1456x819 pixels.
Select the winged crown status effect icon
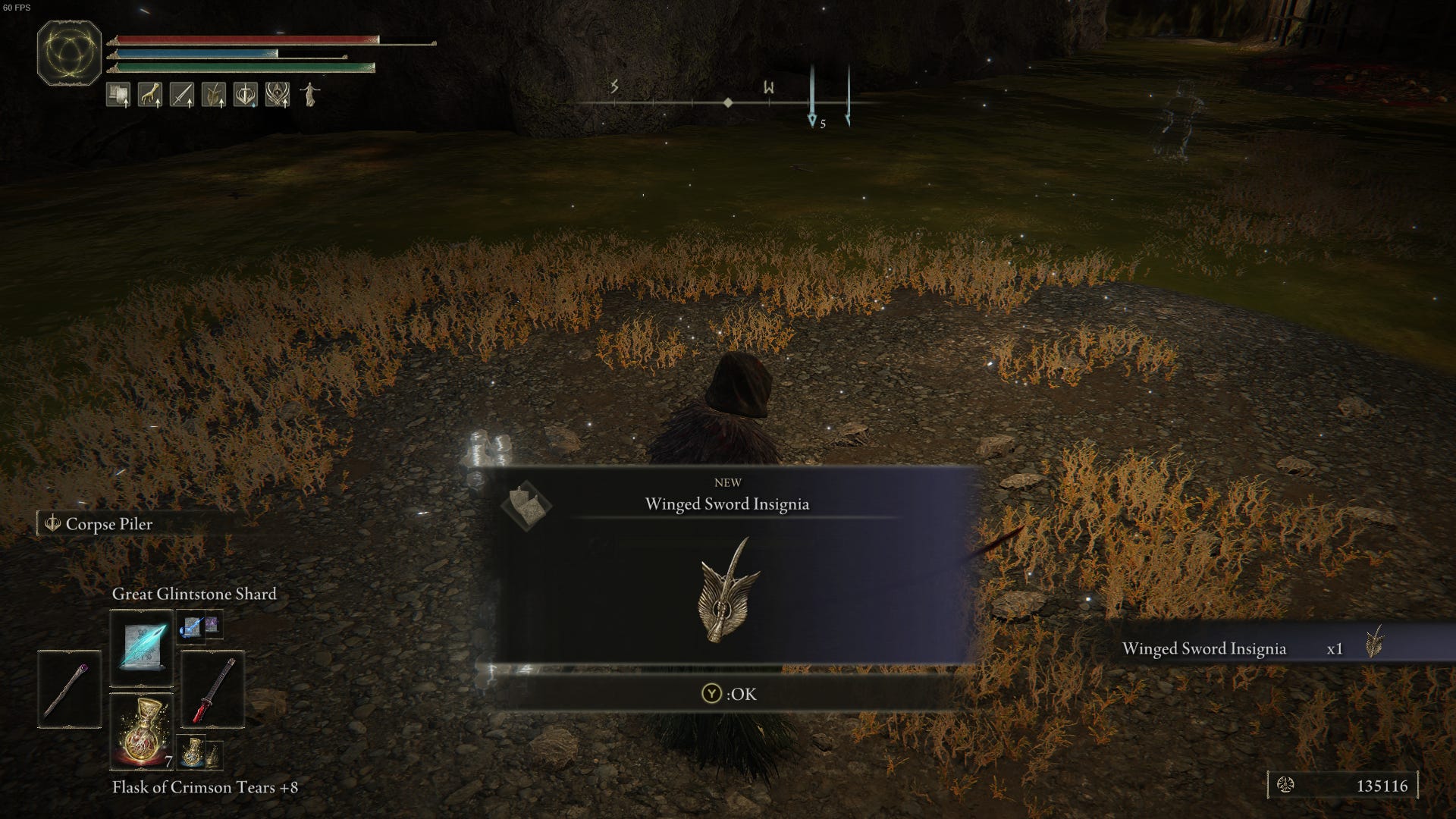pyautogui.click(x=276, y=95)
